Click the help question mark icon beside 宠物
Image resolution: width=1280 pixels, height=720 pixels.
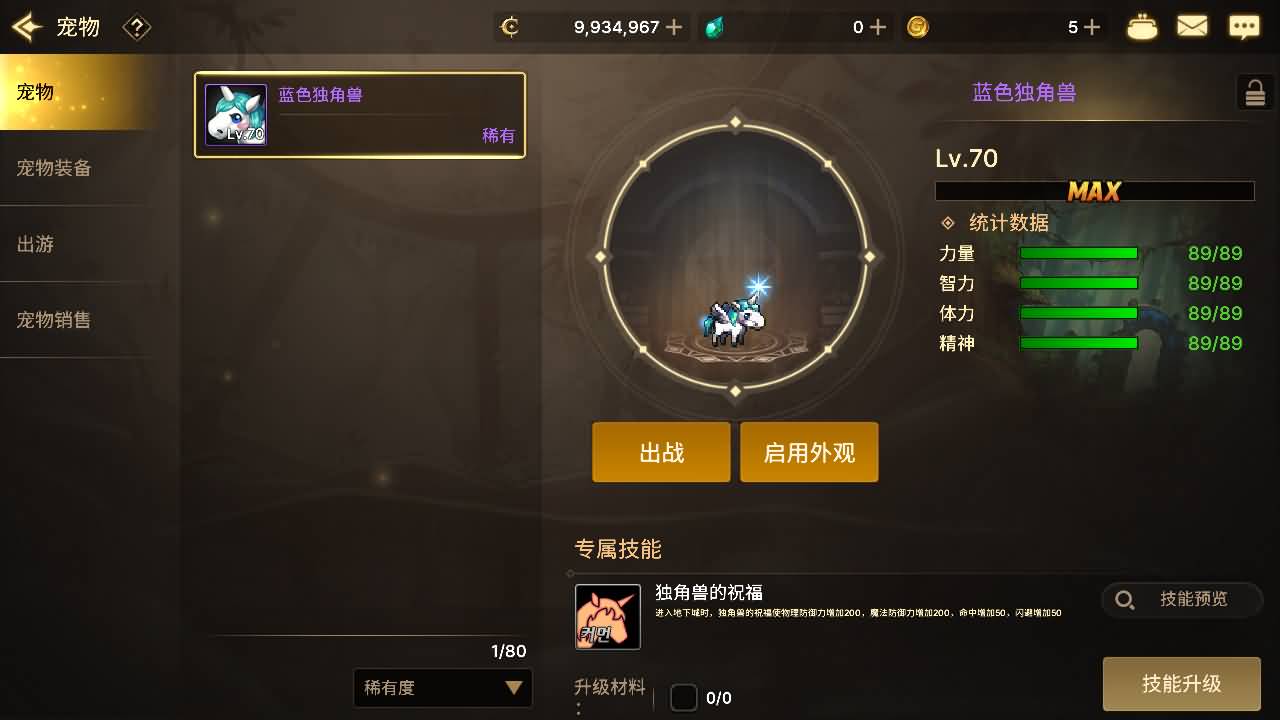click(x=137, y=27)
